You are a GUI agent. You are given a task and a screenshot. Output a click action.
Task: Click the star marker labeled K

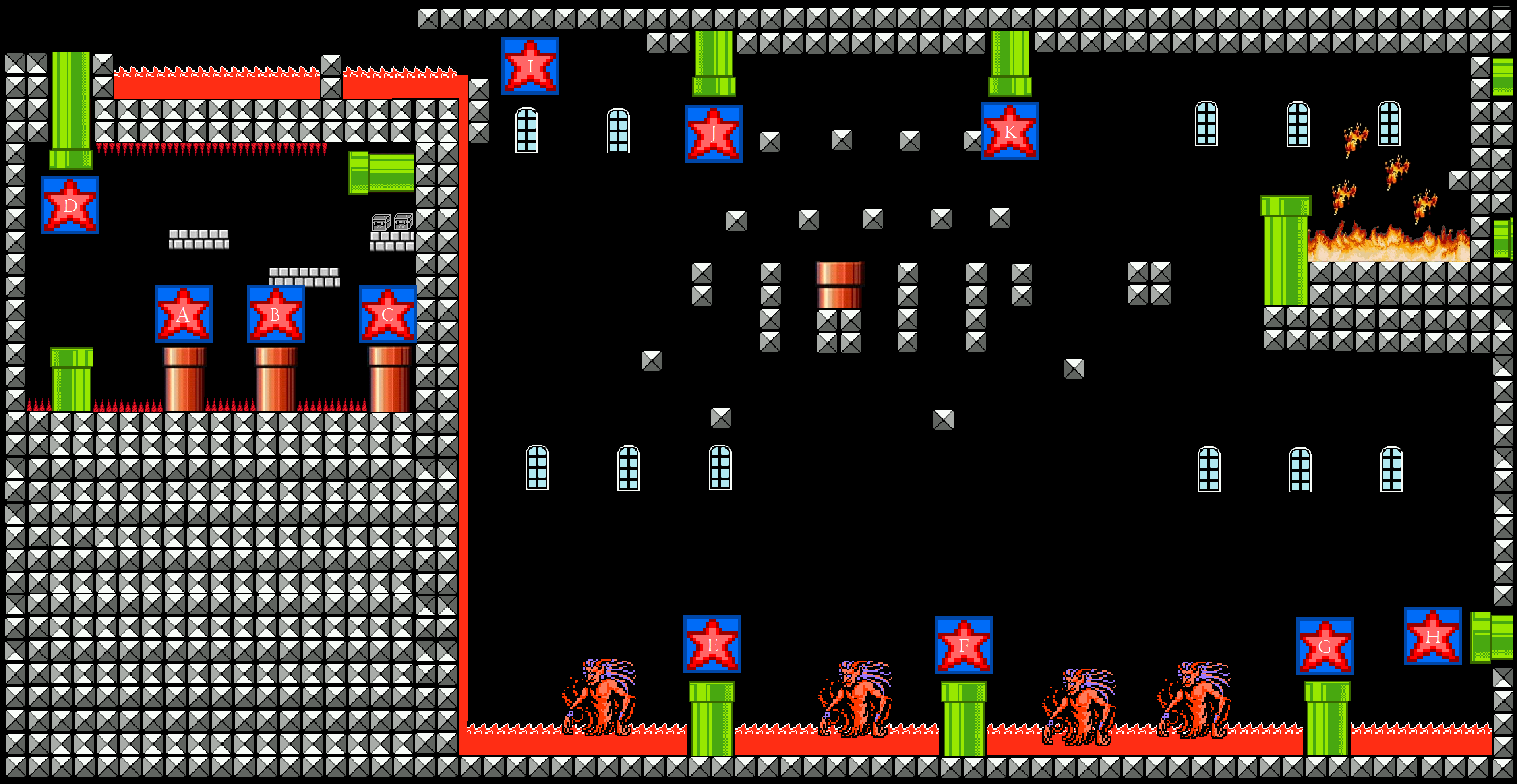tap(1009, 131)
